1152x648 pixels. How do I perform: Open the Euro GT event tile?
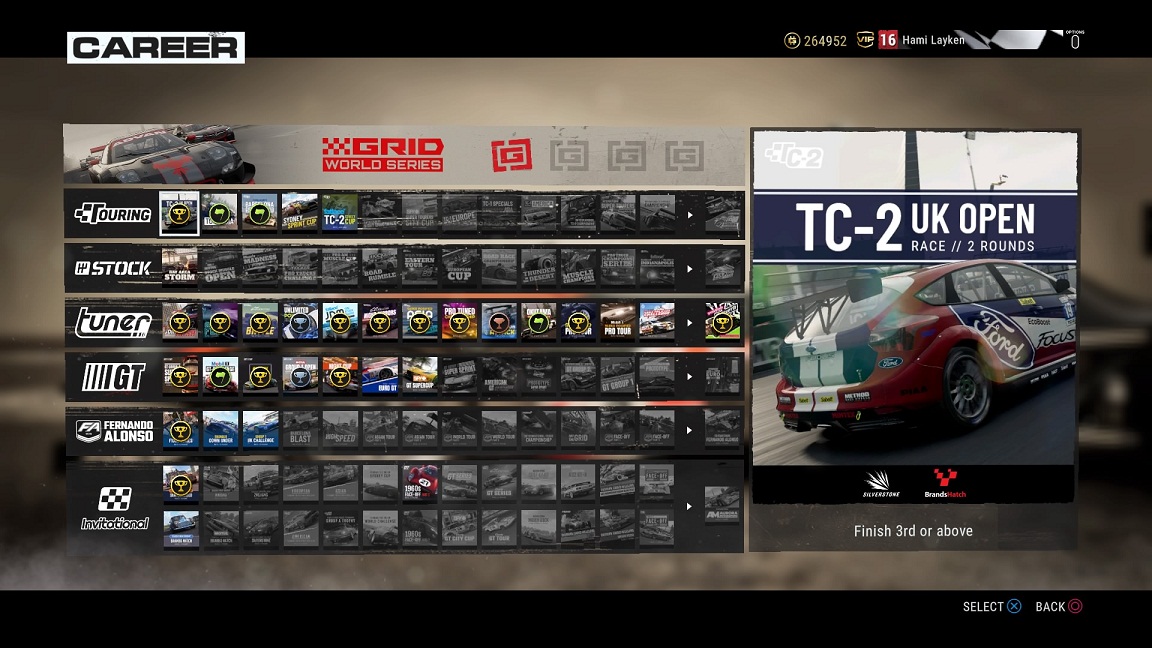click(380, 376)
